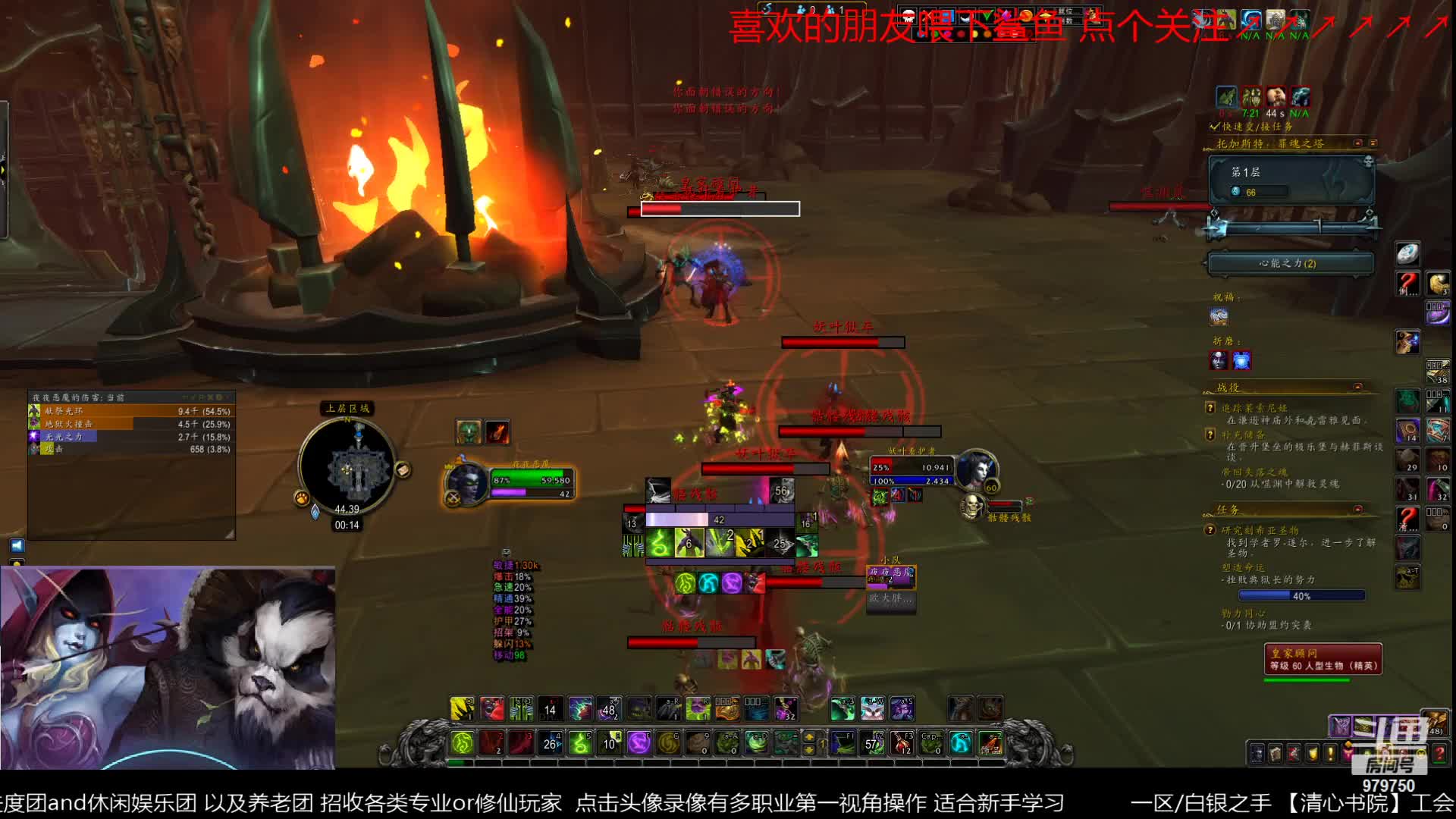Select the 地狱火撞击 damage meter row
Viewport: 1456px width, 819px height.
coord(130,424)
